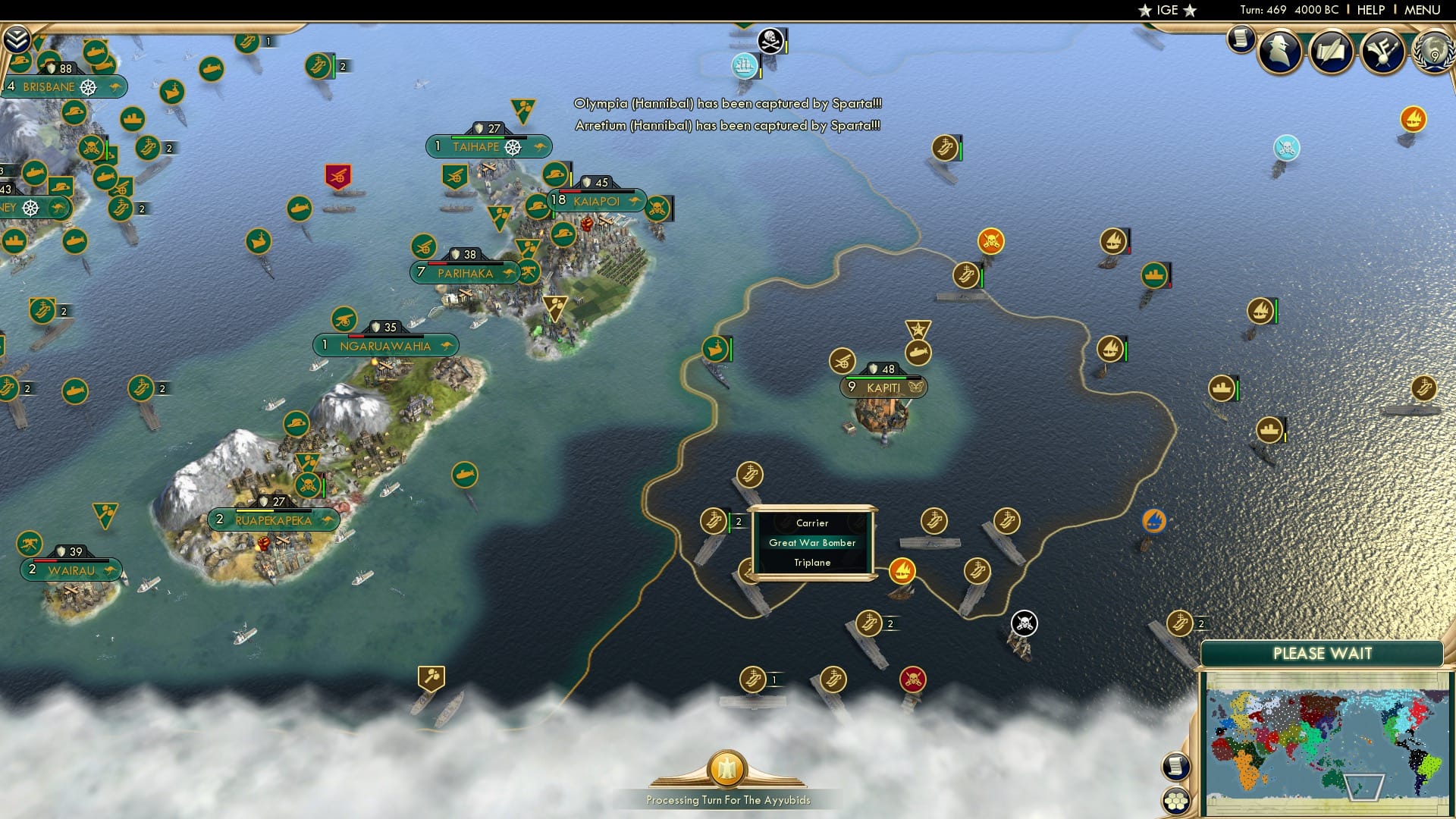Open the Espionage overview spy icon
The height and width of the screenshot is (819, 1456).
pyautogui.click(x=1280, y=52)
